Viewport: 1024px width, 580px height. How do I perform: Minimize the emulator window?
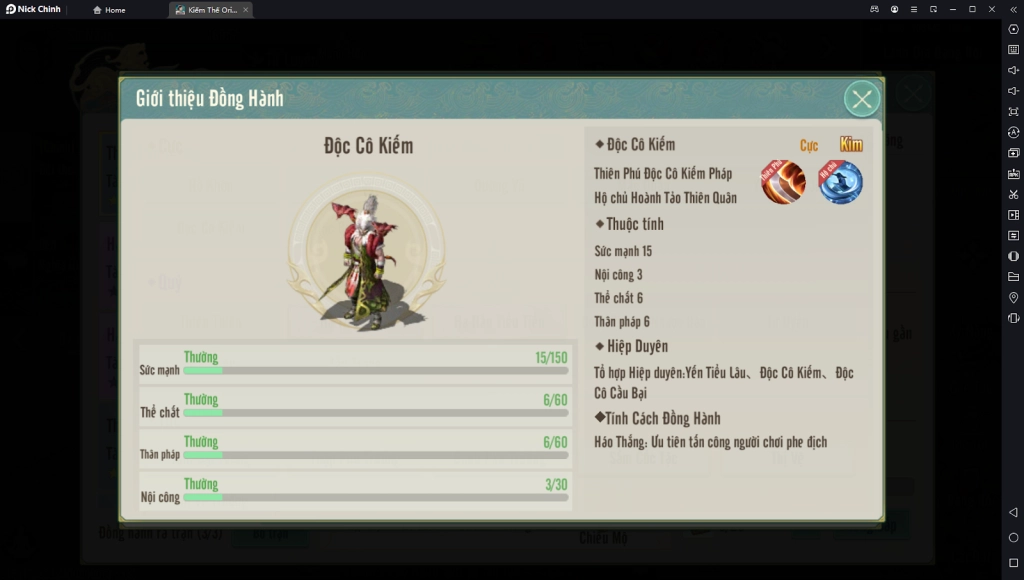pos(952,9)
